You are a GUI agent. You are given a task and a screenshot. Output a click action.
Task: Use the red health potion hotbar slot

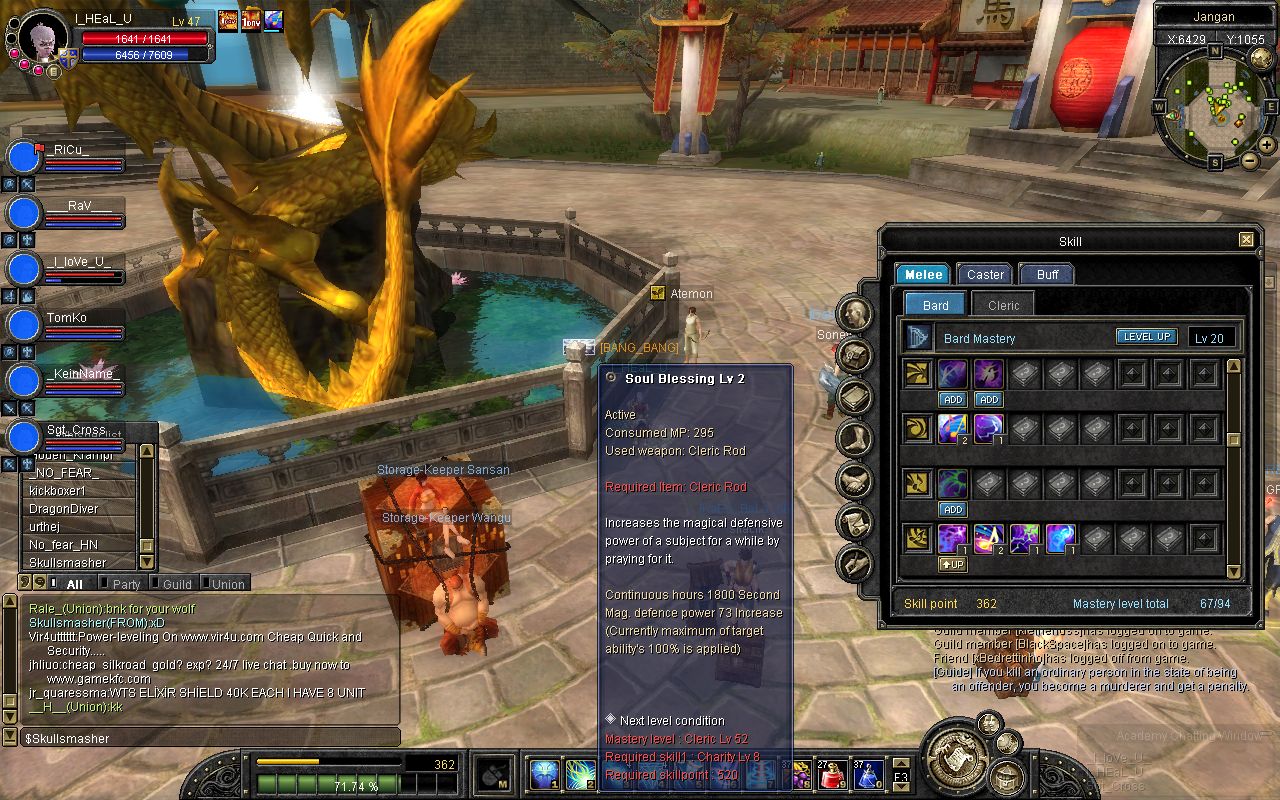pyautogui.click(x=833, y=774)
